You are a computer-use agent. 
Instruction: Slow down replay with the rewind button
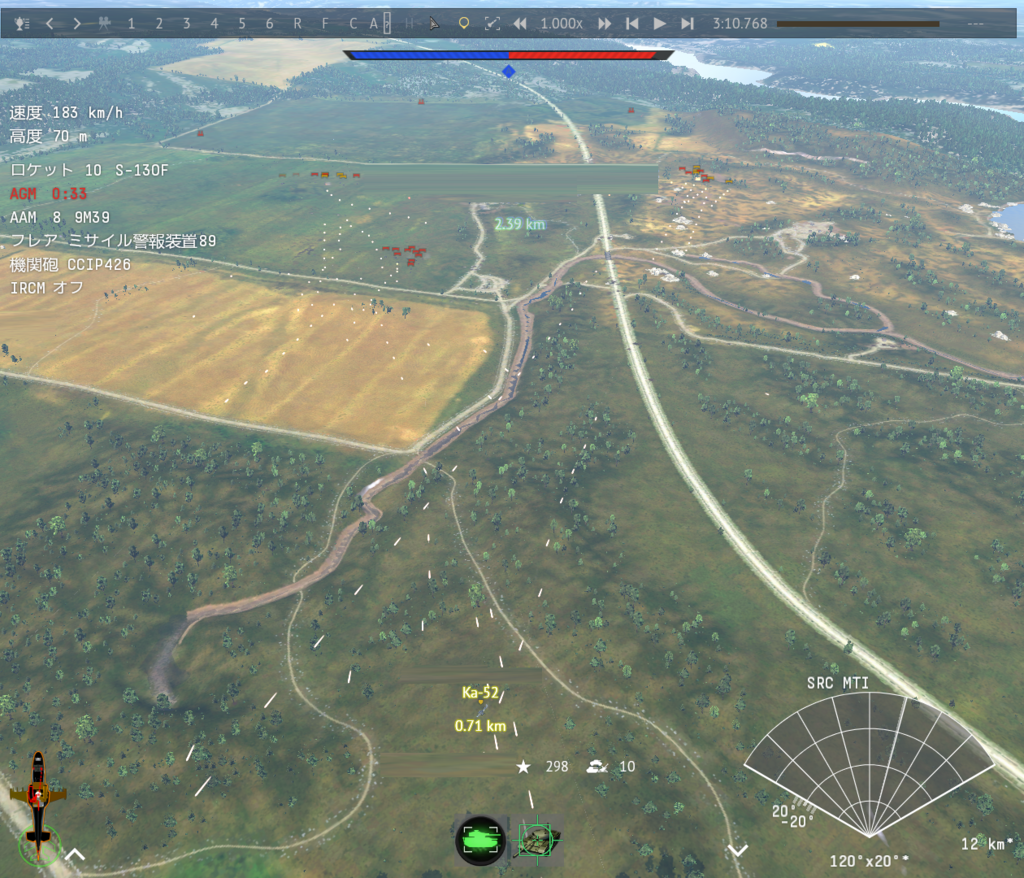pyautogui.click(x=519, y=23)
